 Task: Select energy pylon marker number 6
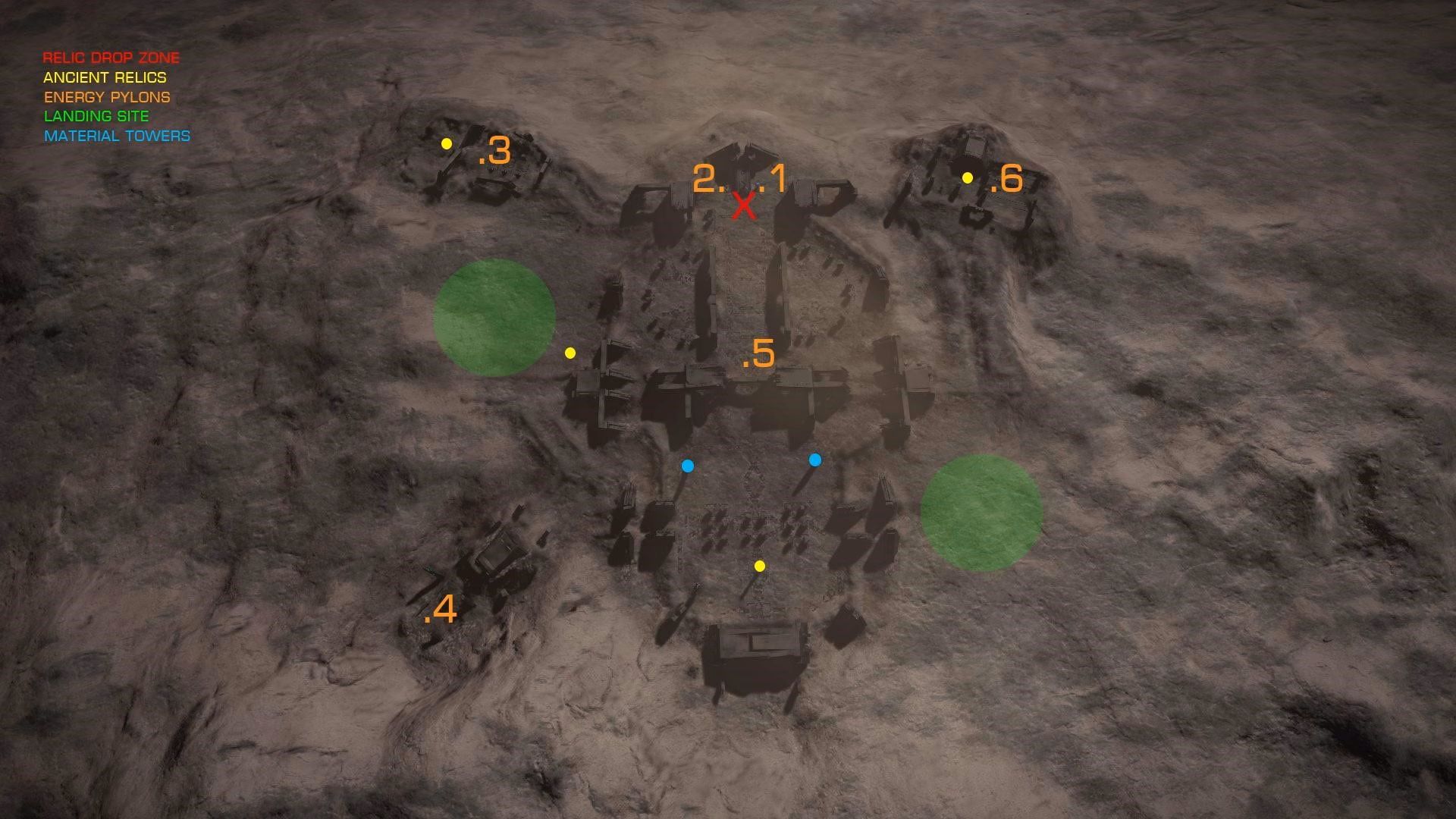click(1007, 179)
